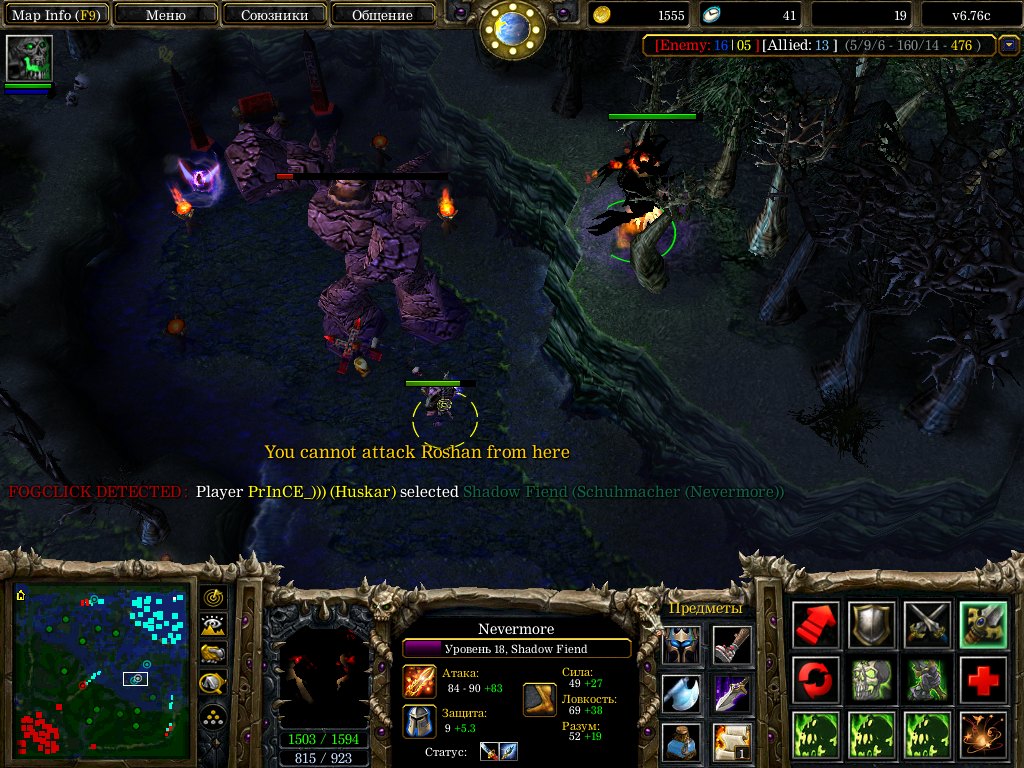The image size is (1024, 768).
Task: Use the blue bottle item
Action: 680,740
